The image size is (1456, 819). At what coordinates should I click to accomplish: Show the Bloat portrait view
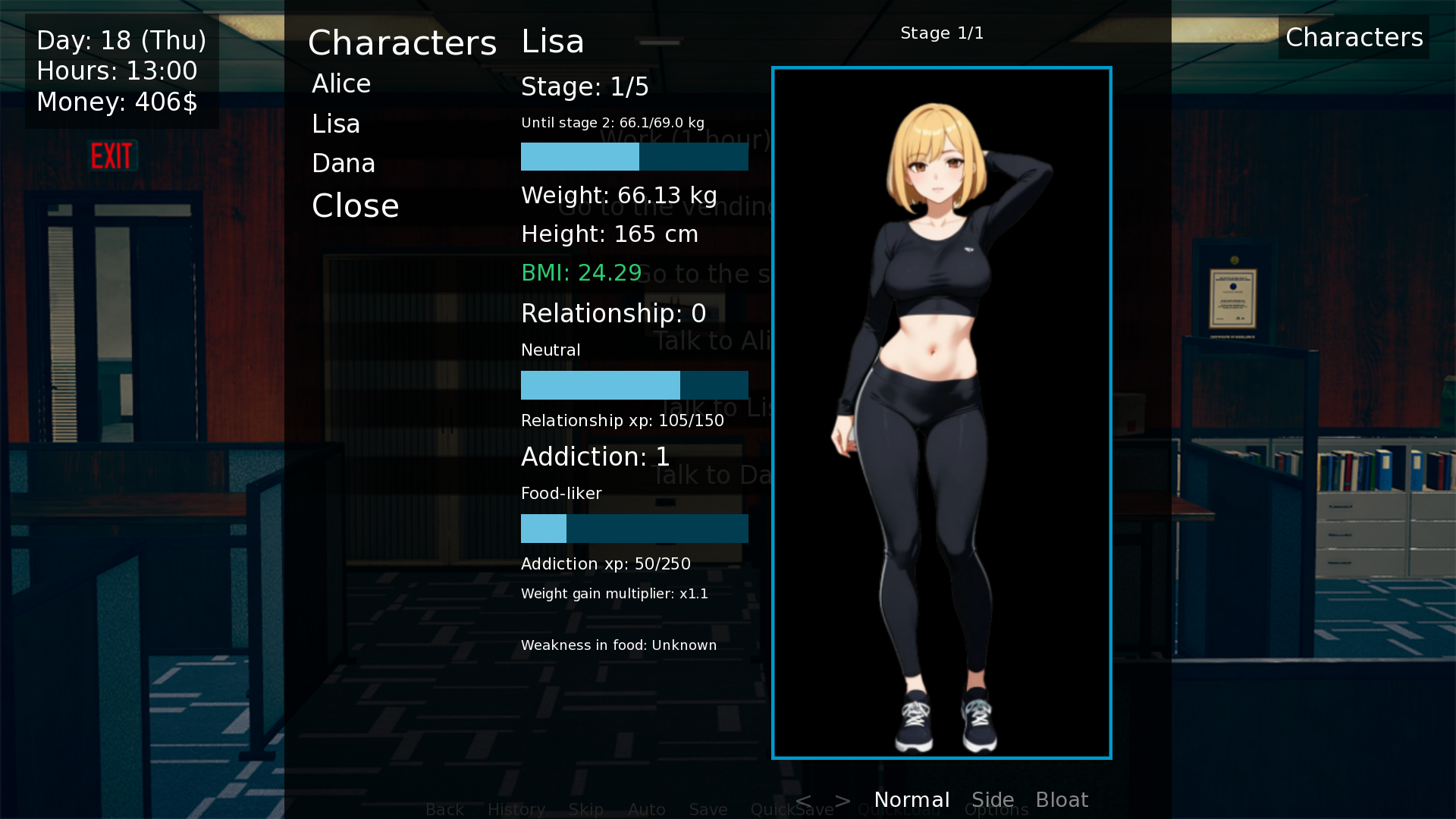pyautogui.click(x=1062, y=800)
